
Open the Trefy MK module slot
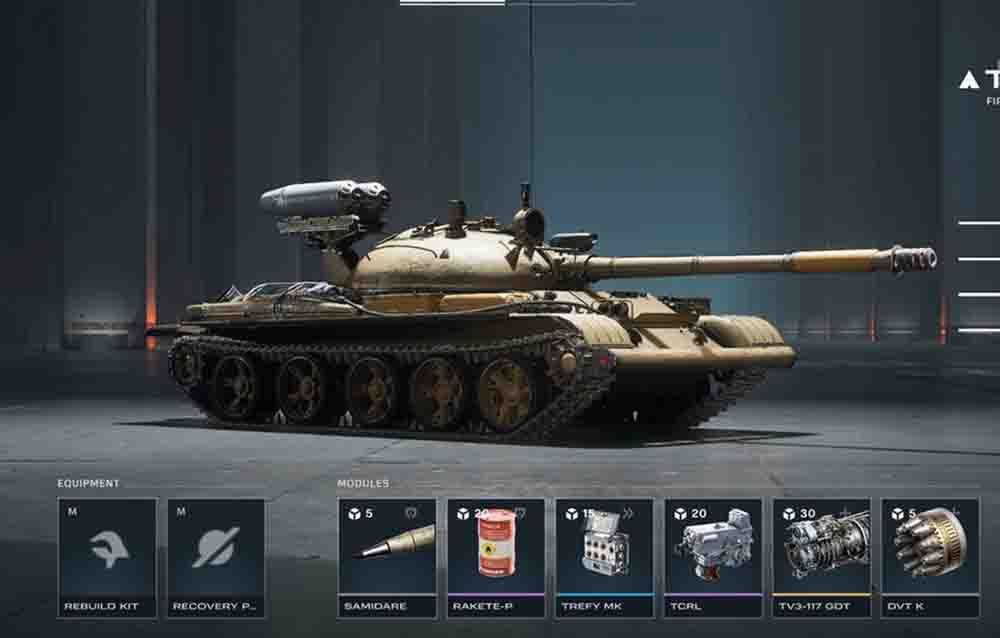pyautogui.click(x=605, y=556)
